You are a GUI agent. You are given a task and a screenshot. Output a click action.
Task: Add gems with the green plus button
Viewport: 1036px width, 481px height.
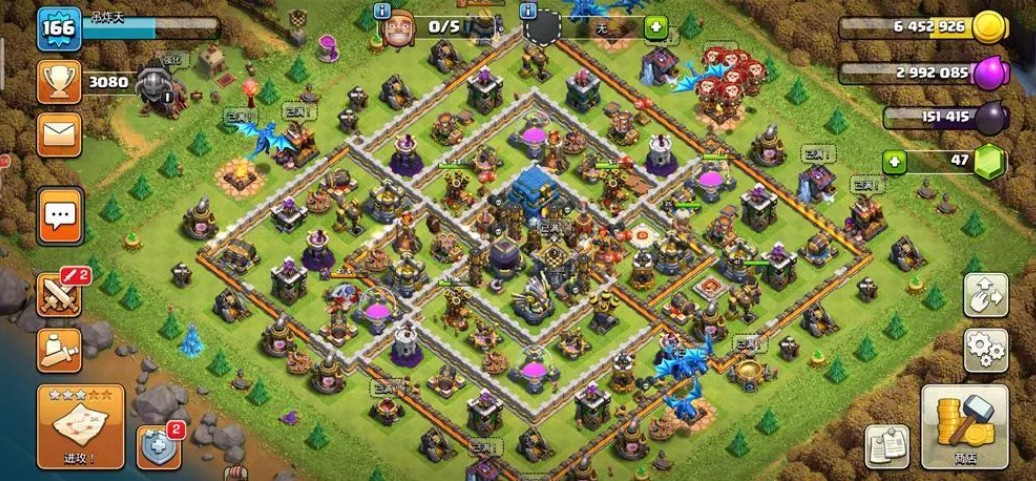(895, 160)
